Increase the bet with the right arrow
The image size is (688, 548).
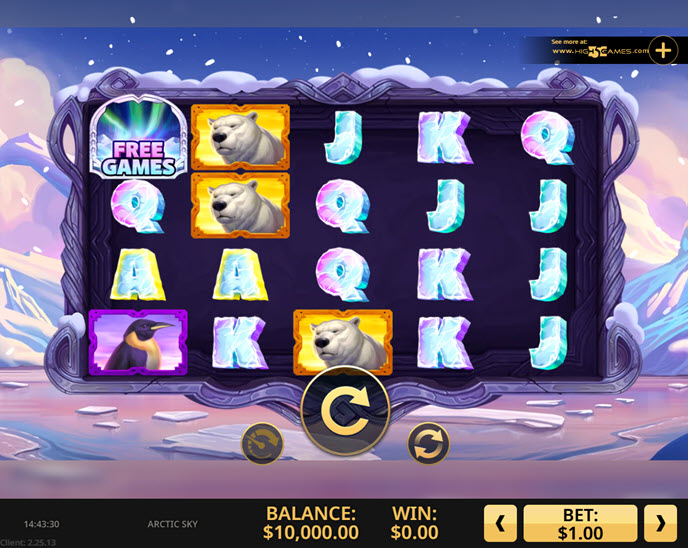click(x=660, y=522)
